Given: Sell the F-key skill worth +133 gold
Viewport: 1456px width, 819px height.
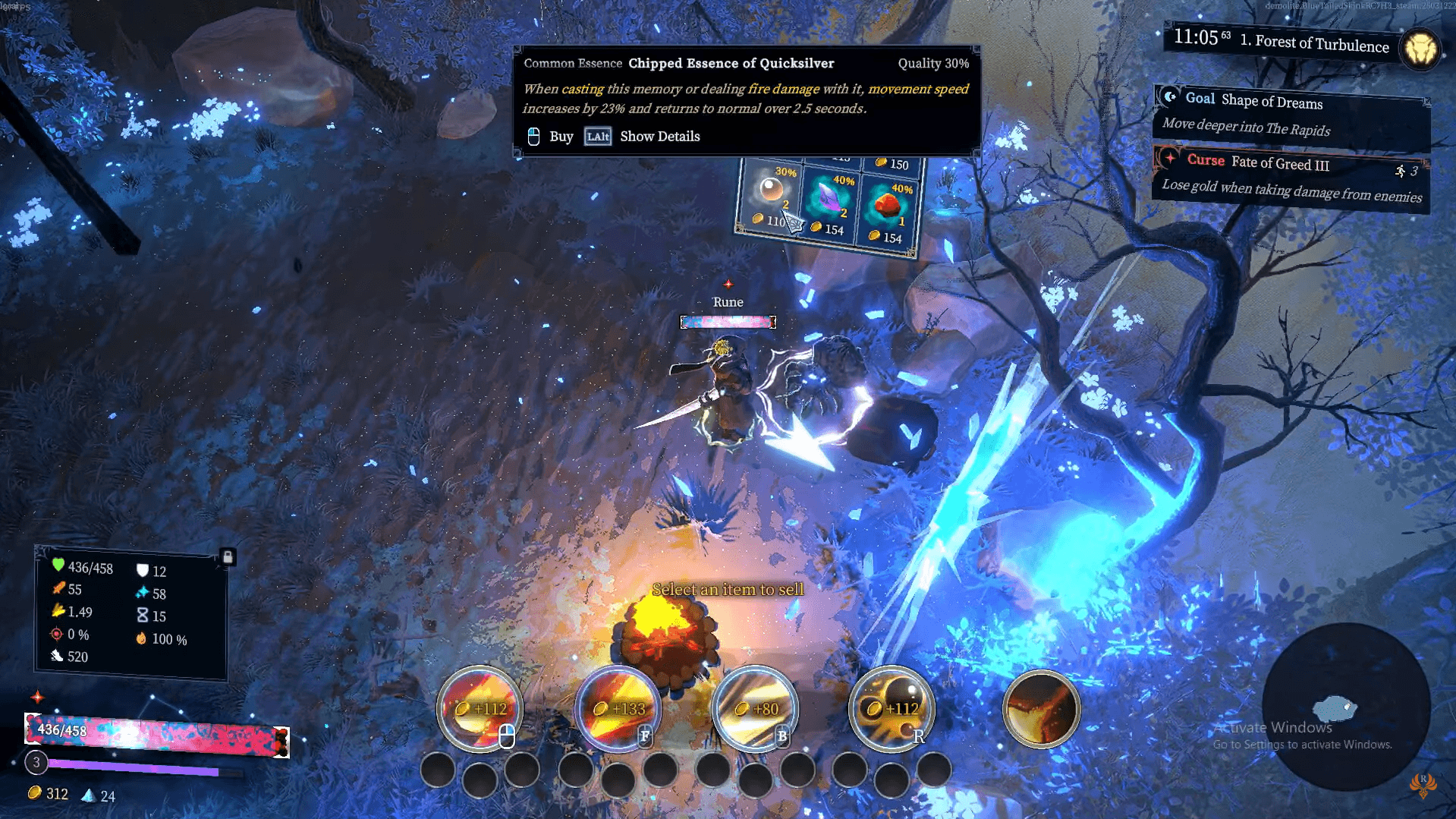Looking at the screenshot, I should pyautogui.click(x=618, y=709).
